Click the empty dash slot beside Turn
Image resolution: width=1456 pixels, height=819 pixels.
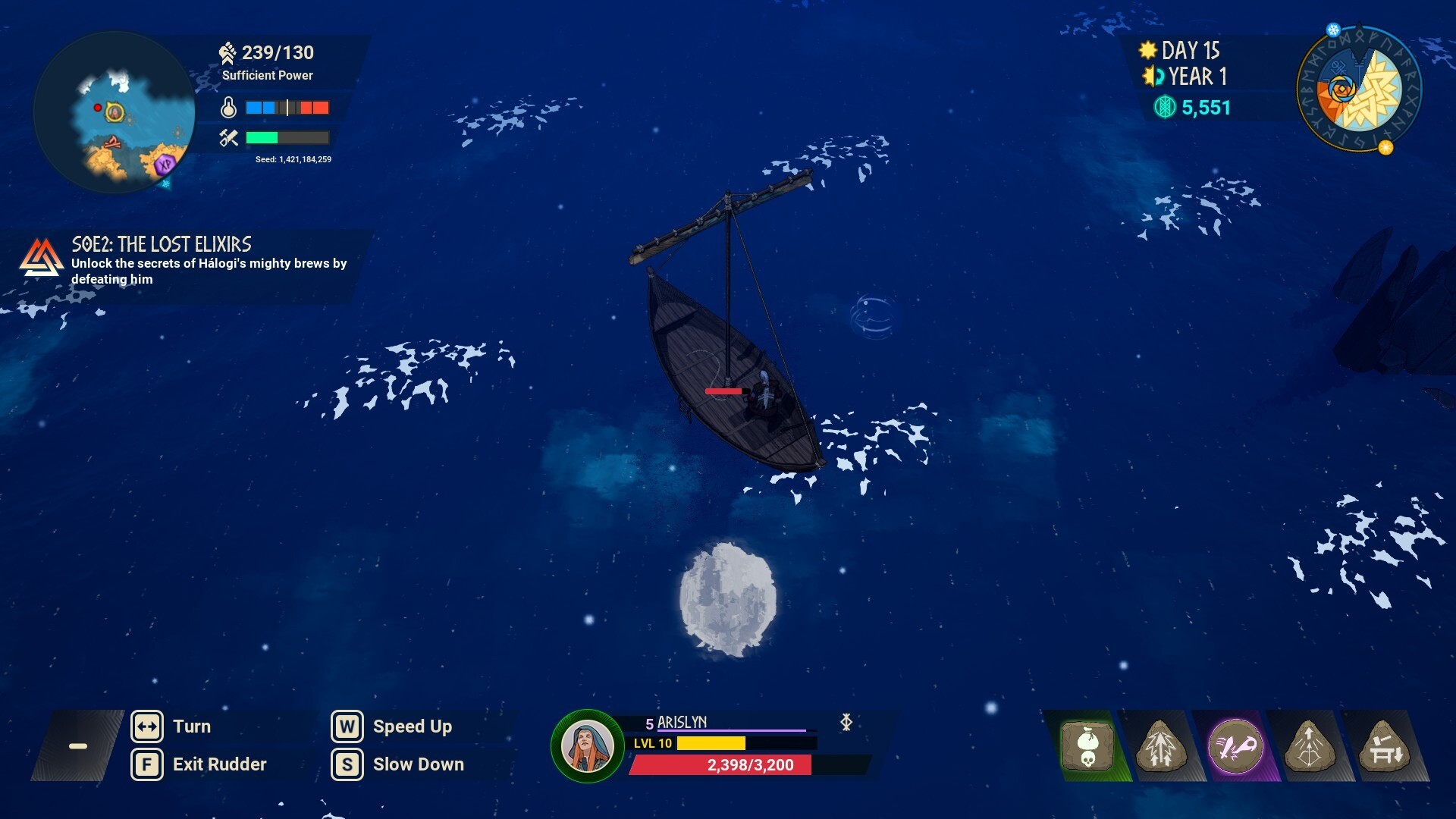click(x=77, y=746)
